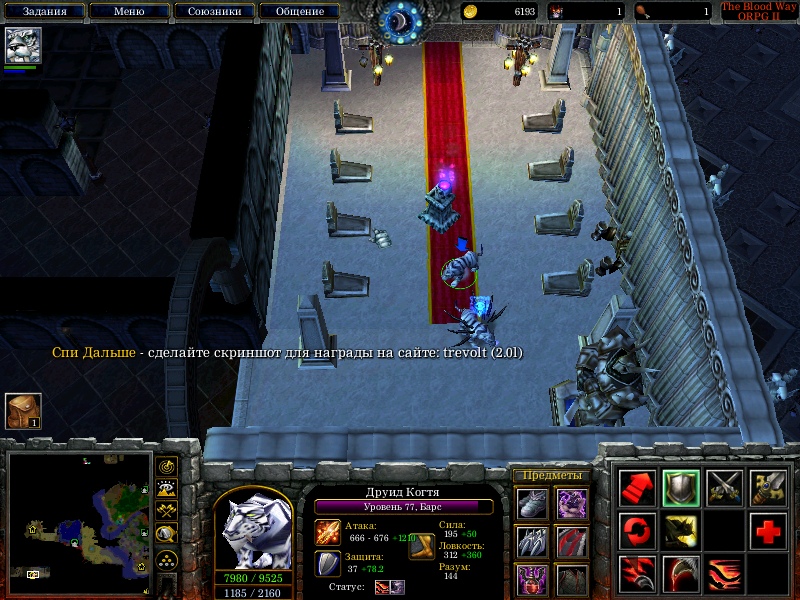Viewport: 800px width, 600px height.
Task: Click the backpack icon above the minimap
Action: tap(21, 411)
